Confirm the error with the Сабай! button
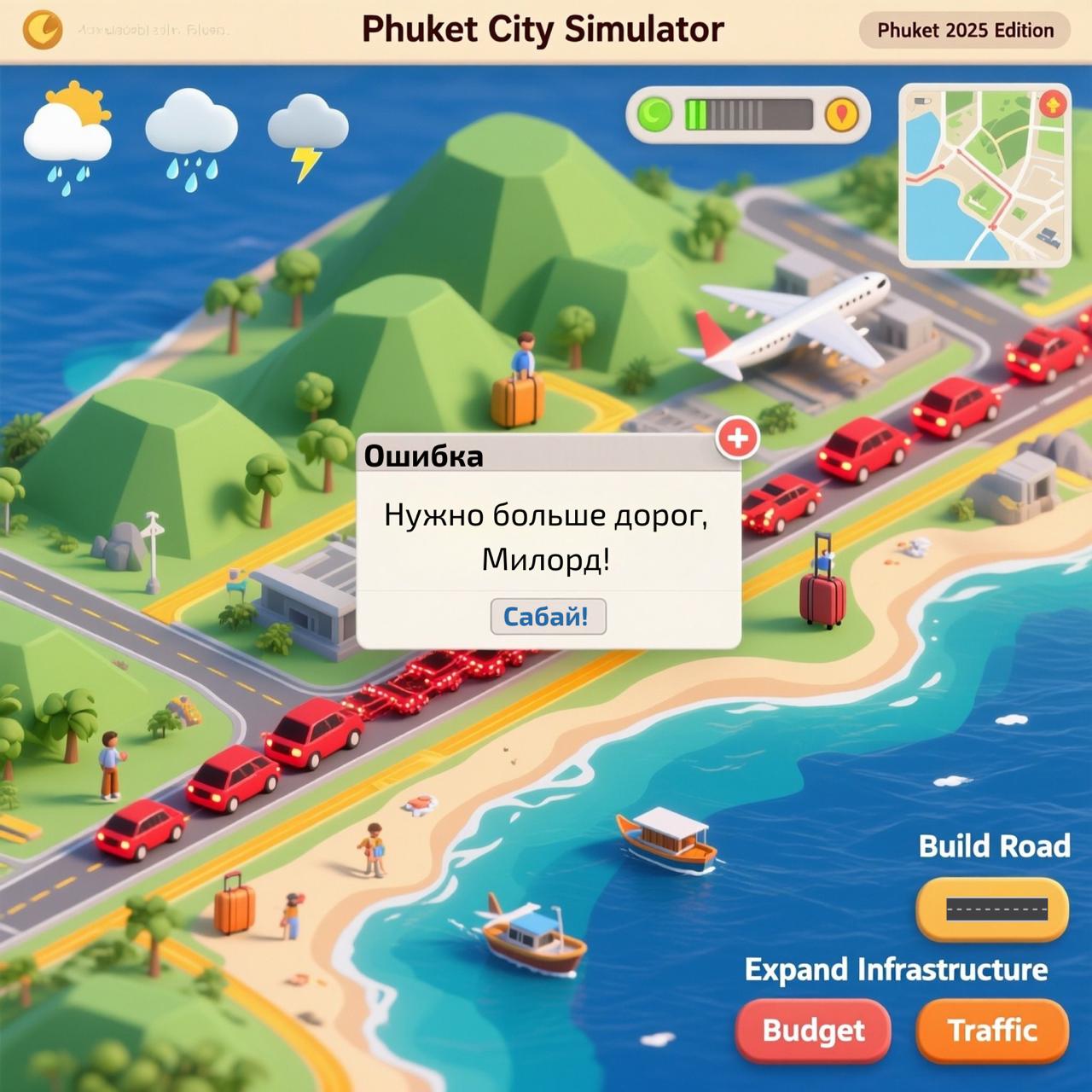This screenshot has width=1092, height=1092. click(548, 616)
